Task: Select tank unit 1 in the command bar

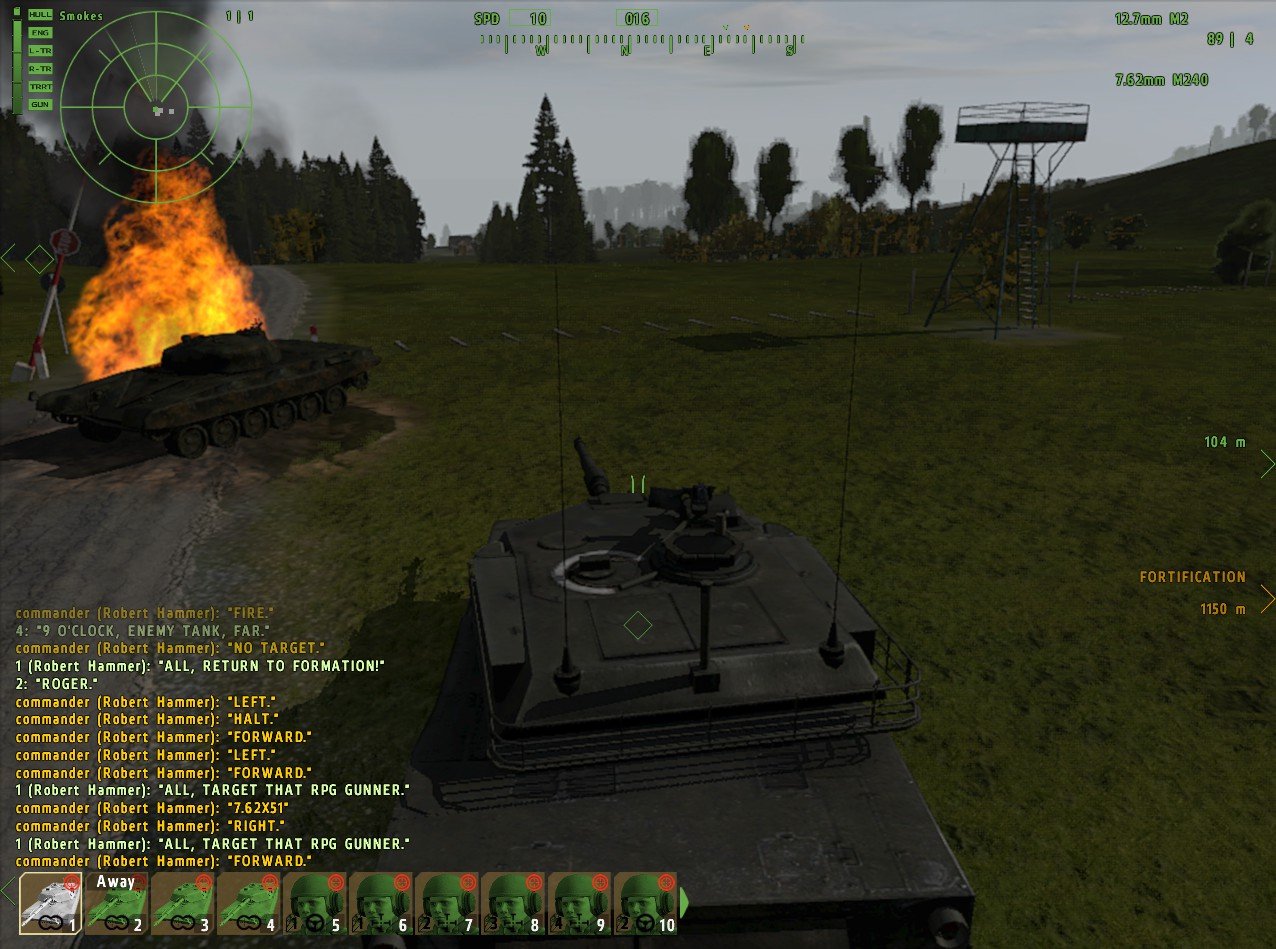Action: pyautogui.click(x=50, y=903)
